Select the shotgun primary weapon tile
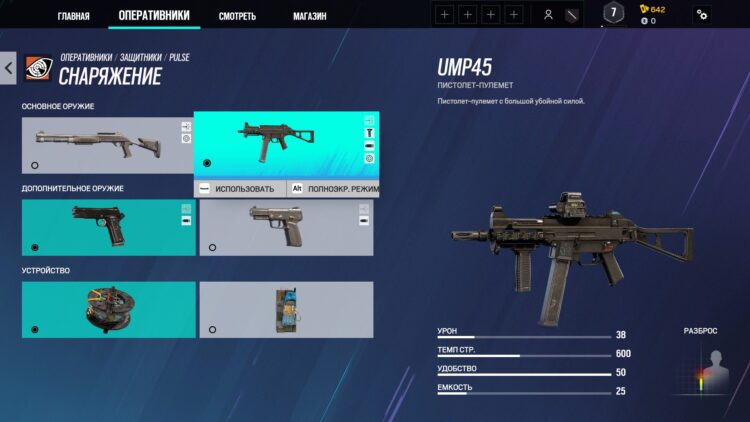Image resolution: width=750 pixels, height=422 pixels. 107,144
